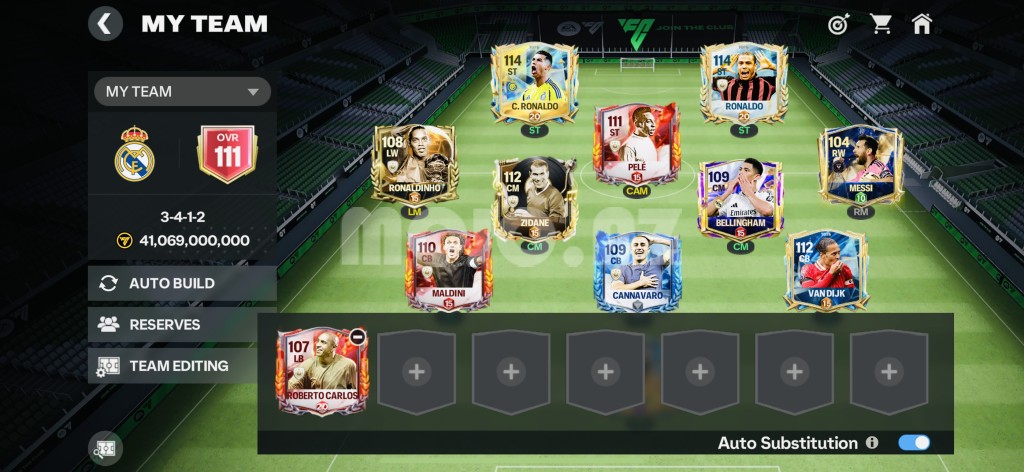Go back using the arrow button
This screenshot has height=472, width=1024.
point(105,23)
